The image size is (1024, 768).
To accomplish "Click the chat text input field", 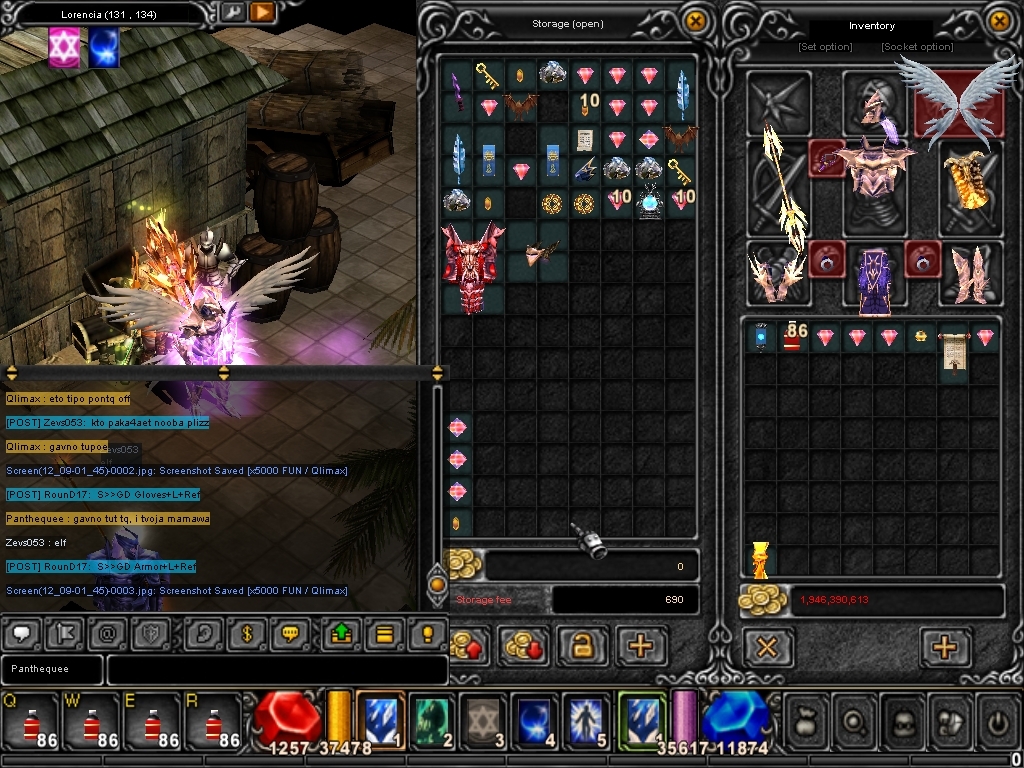I will pyautogui.click(x=276, y=670).
